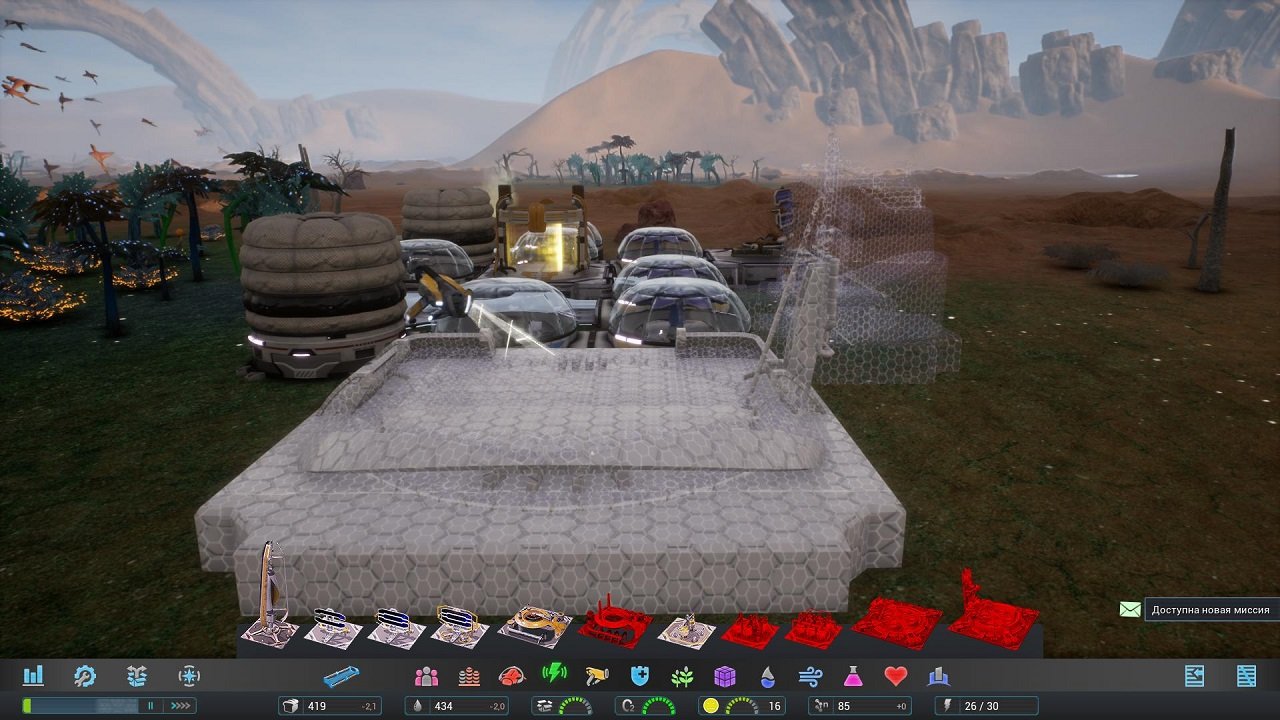Open the purple cube resources icon
Viewport: 1280px width, 720px height.
pyautogui.click(x=727, y=676)
